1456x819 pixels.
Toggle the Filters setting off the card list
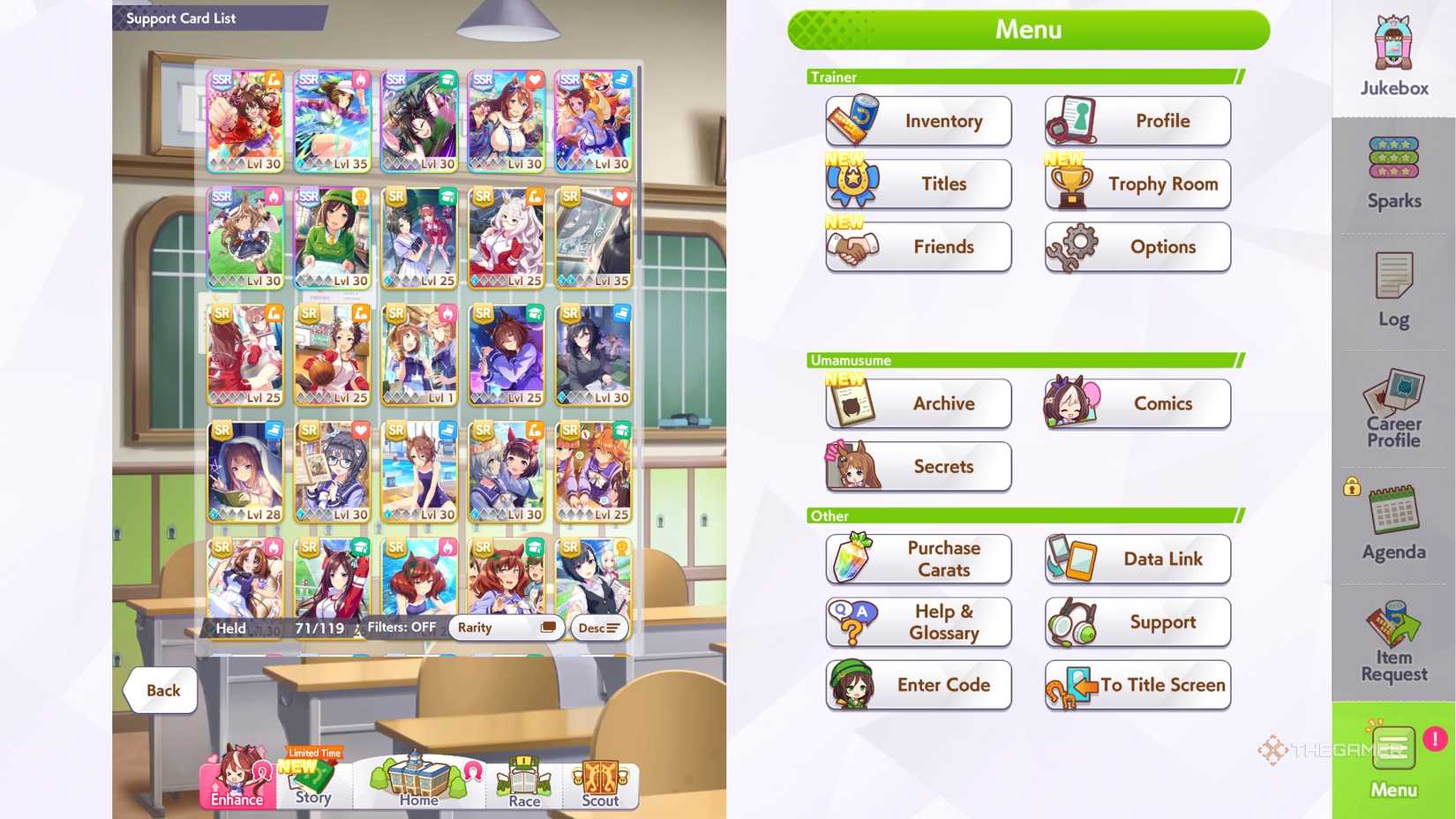point(402,627)
